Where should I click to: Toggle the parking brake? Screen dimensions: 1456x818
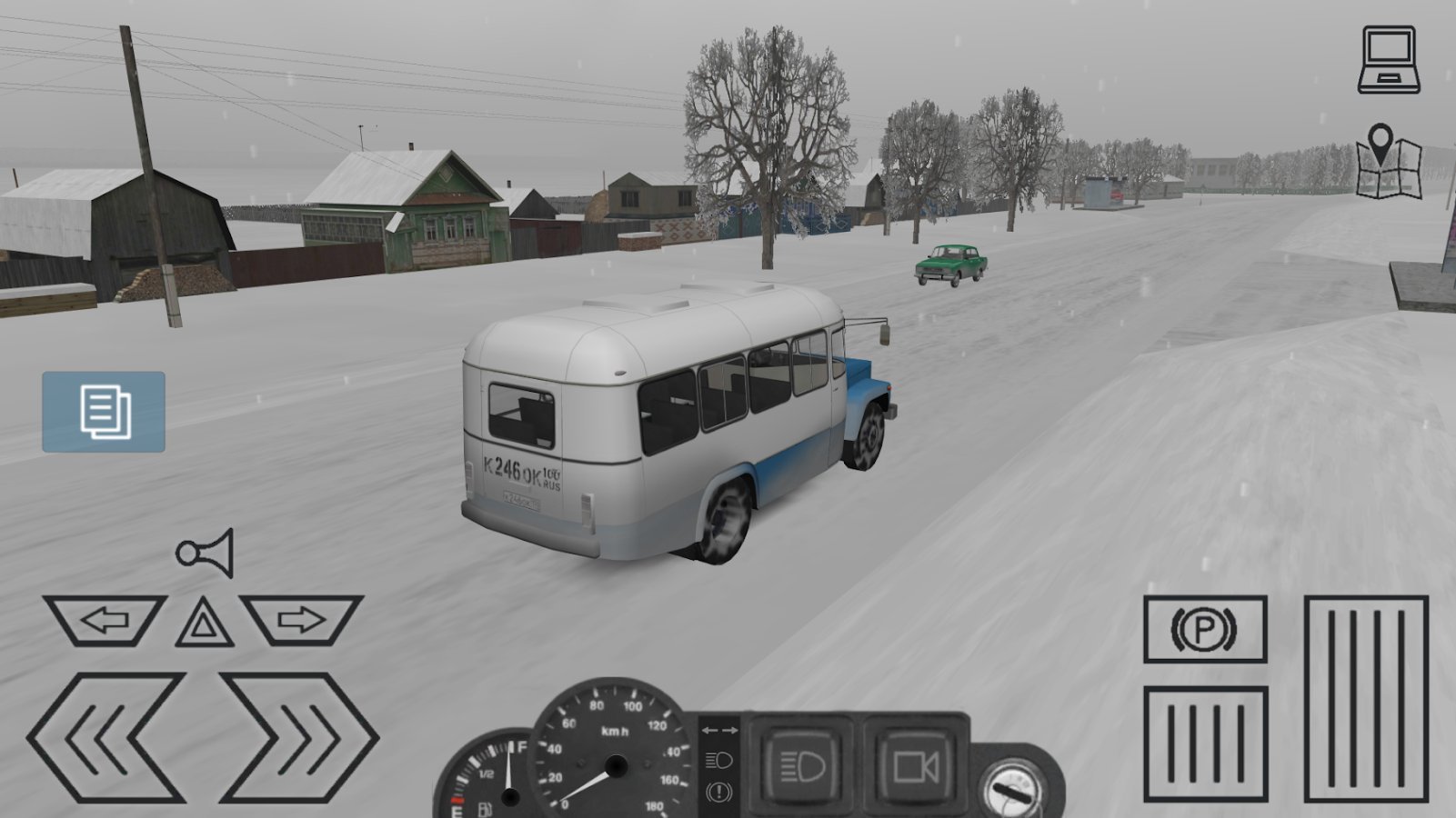(x=1205, y=629)
